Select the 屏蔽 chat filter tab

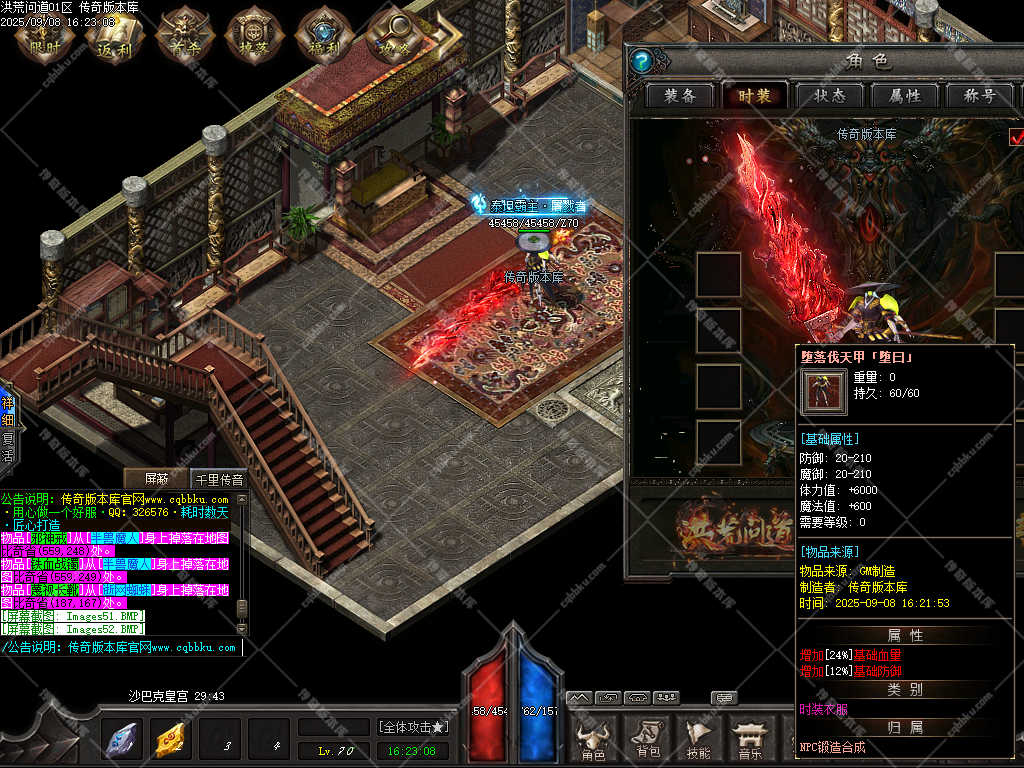(158, 479)
